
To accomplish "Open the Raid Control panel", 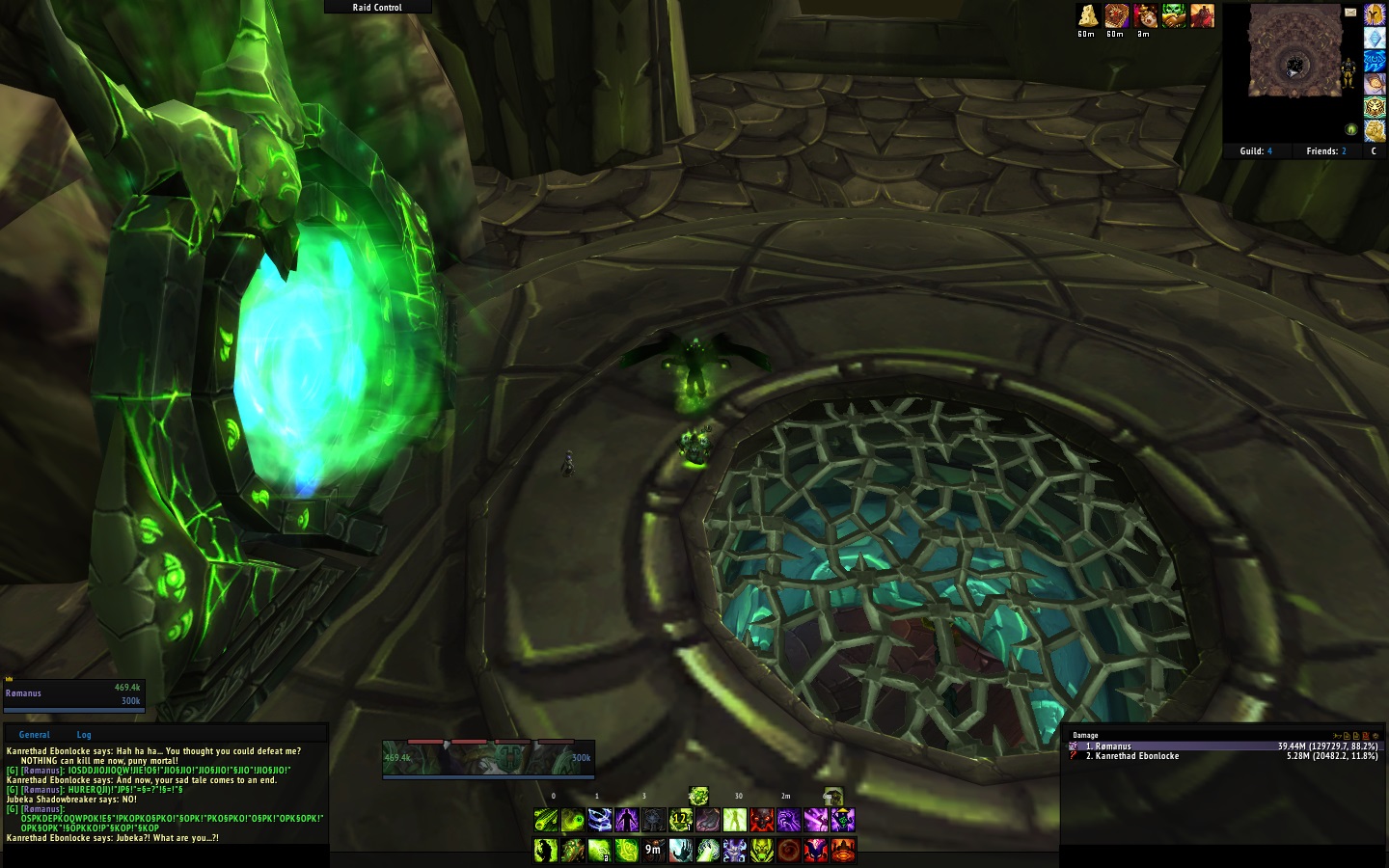I will pos(377,7).
